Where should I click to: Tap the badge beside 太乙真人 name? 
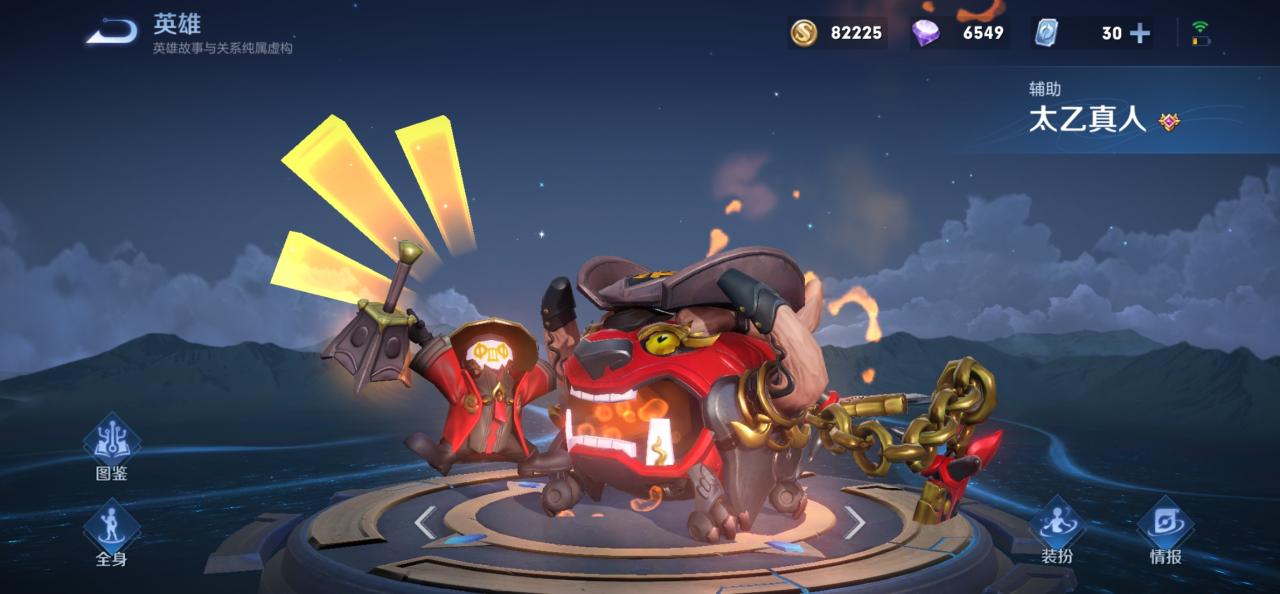pos(1169,121)
